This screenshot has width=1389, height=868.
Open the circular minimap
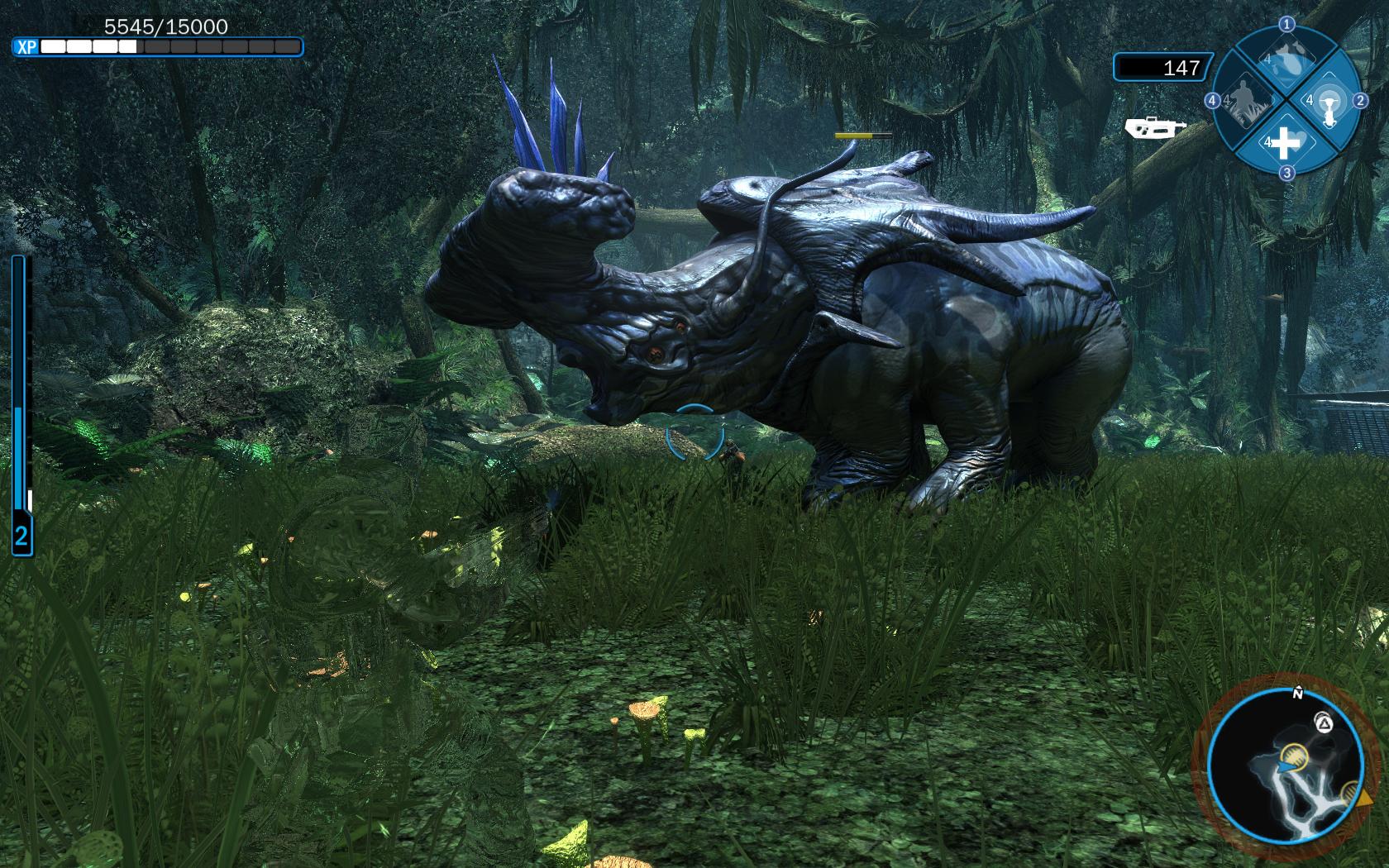click(1284, 765)
